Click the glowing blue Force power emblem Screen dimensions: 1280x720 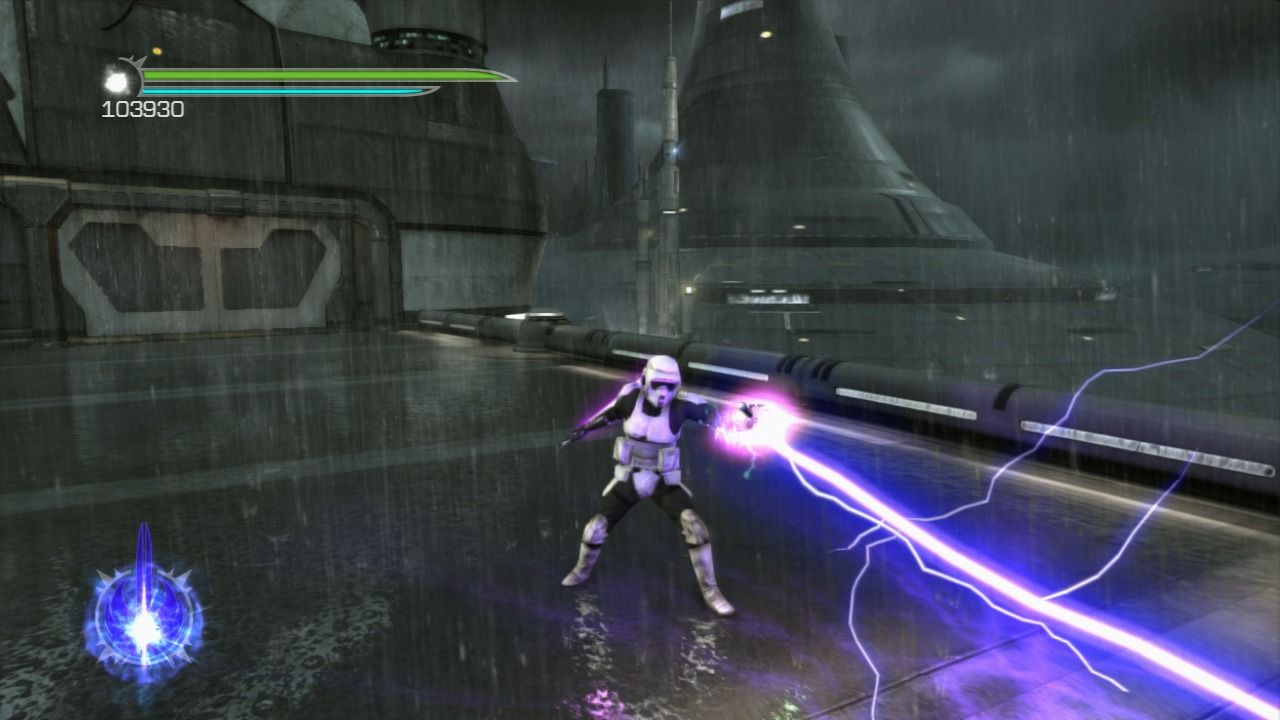coord(145,620)
